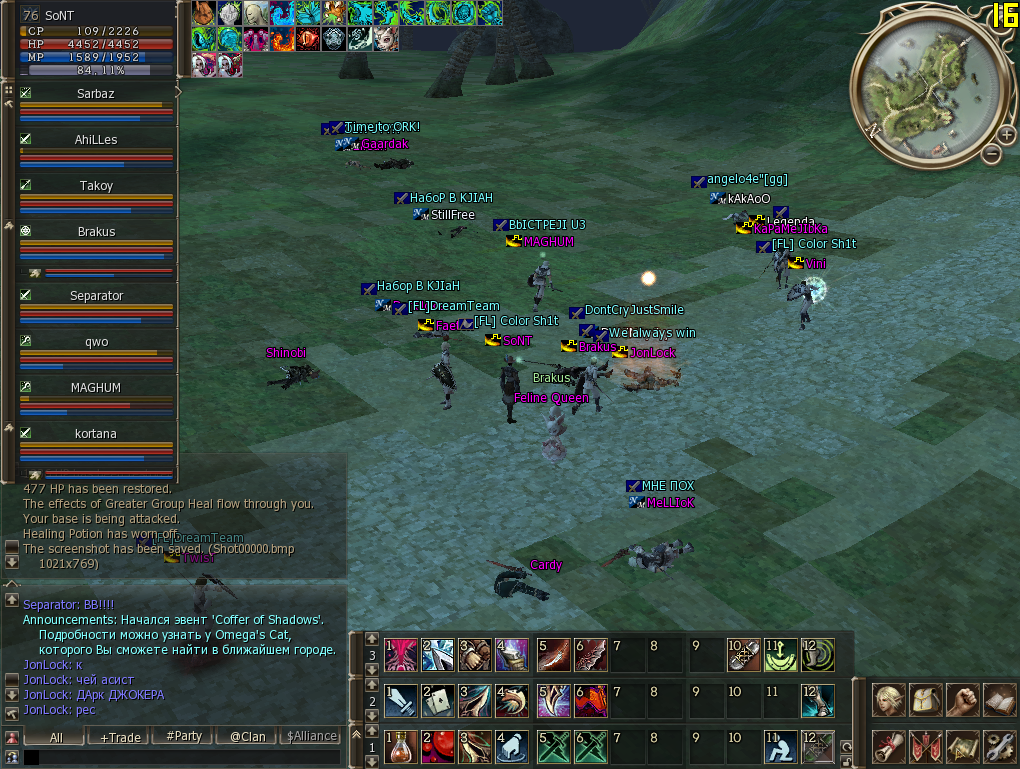Screen dimensions: 1020x769
Task: Target party member AhiLLes
Action: 96,140
